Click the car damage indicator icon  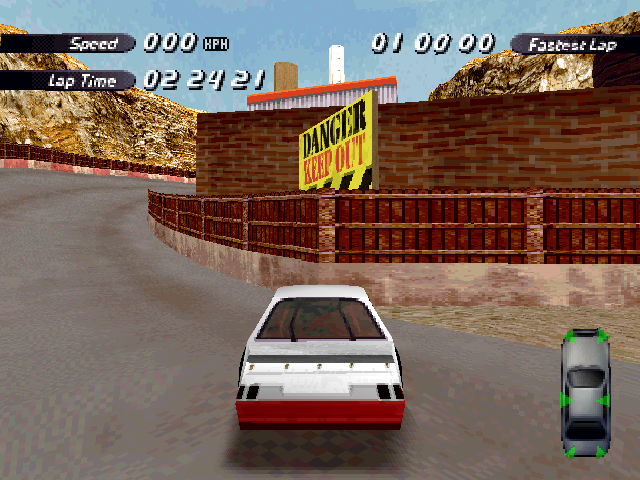(x=584, y=392)
